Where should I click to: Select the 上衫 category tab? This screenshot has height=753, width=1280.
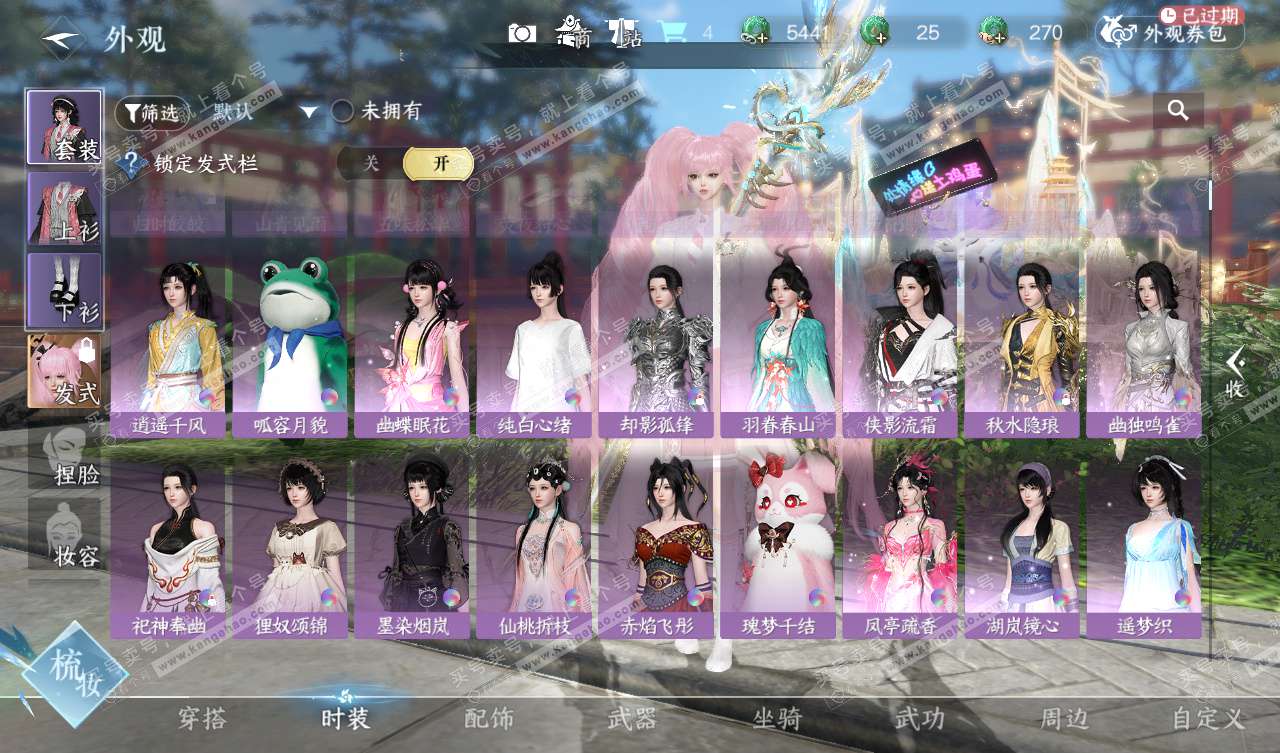(x=64, y=208)
